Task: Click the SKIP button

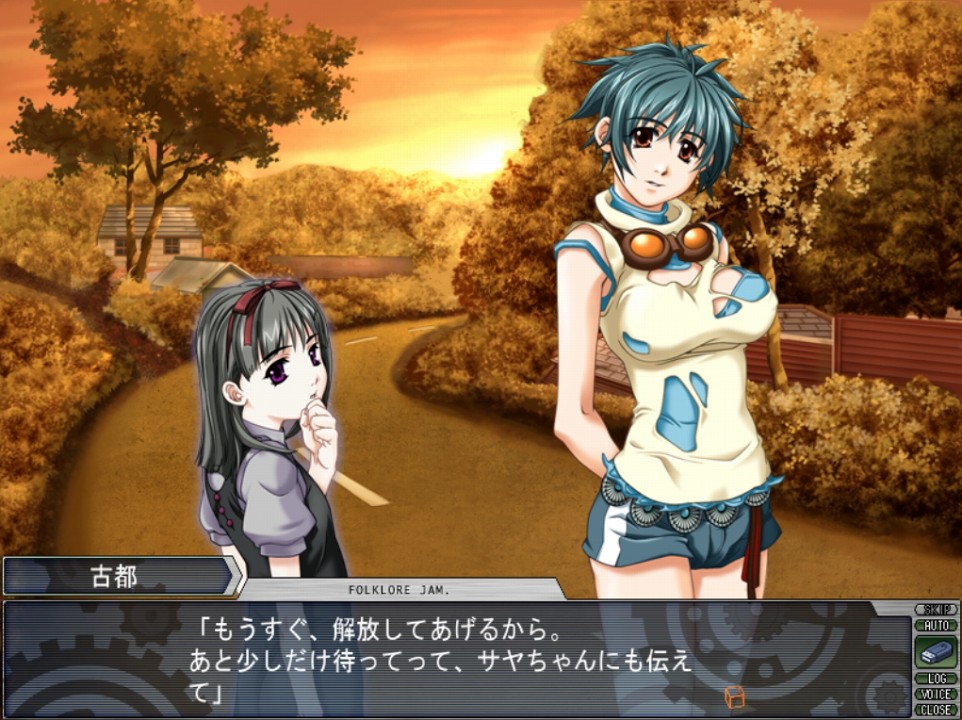Action: pos(936,609)
